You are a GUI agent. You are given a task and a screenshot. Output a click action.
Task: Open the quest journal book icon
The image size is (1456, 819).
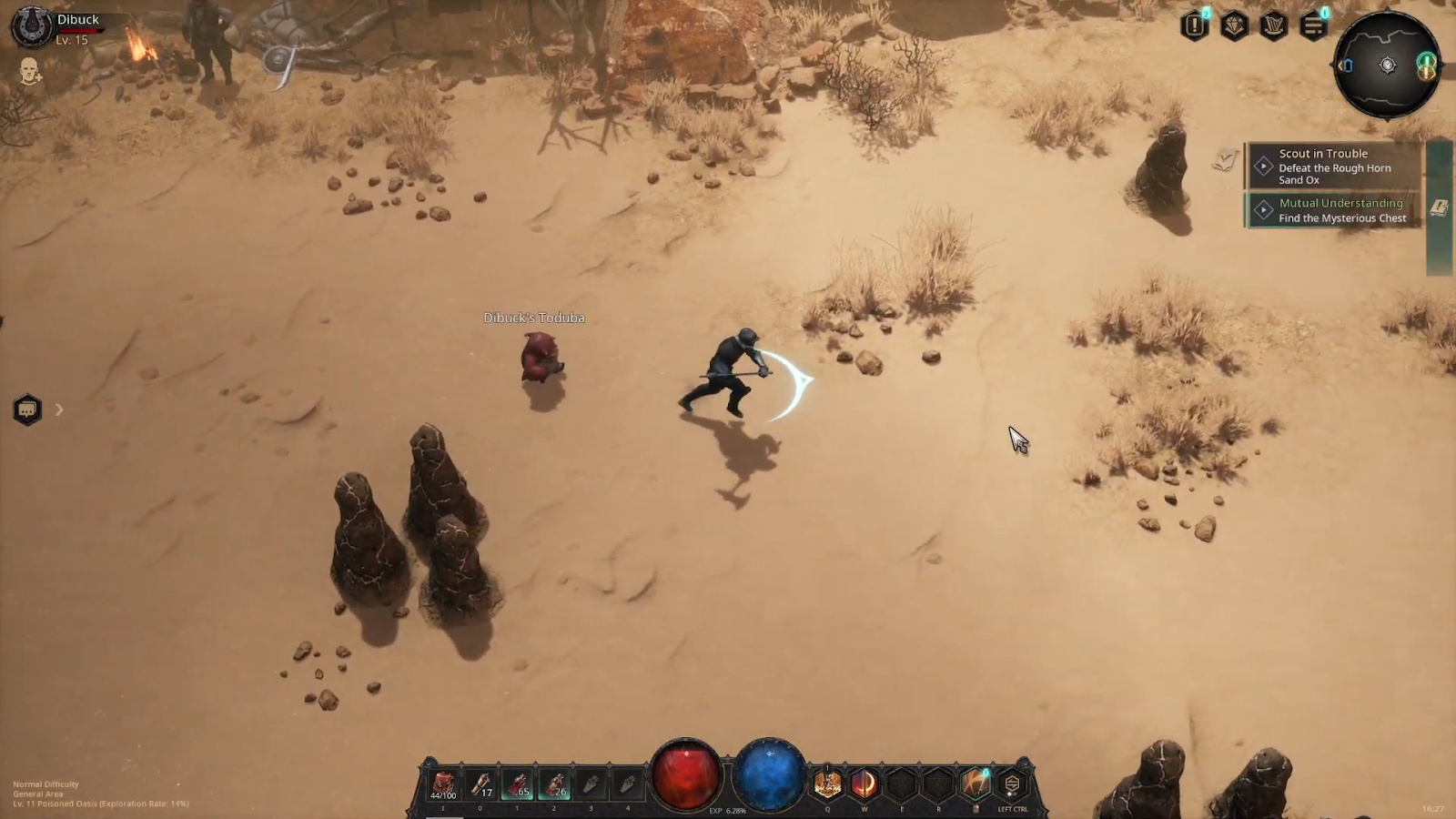pyautogui.click(x=1439, y=208)
